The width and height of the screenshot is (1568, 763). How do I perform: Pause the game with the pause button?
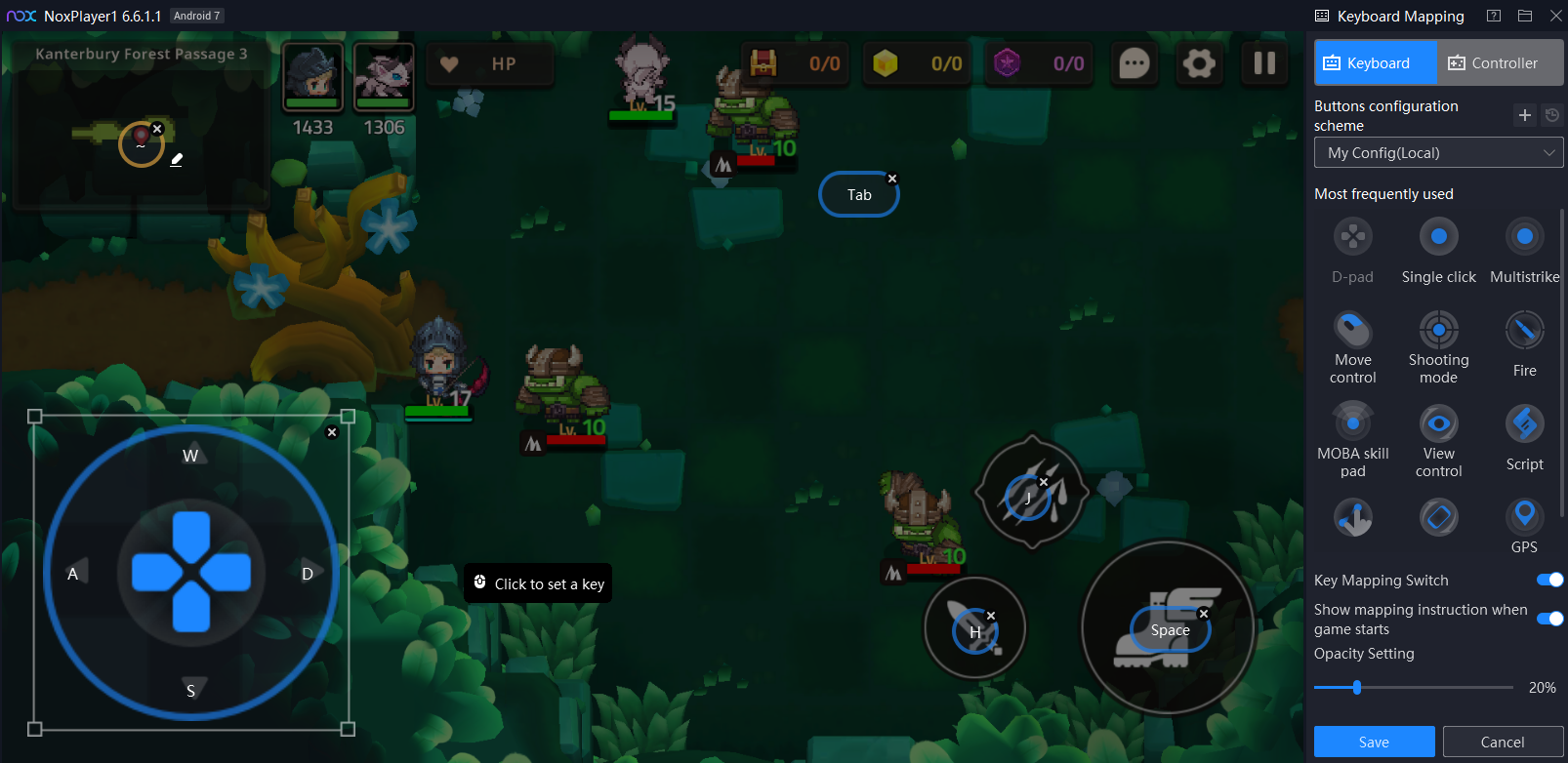pyautogui.click(x=1264, y=63)
